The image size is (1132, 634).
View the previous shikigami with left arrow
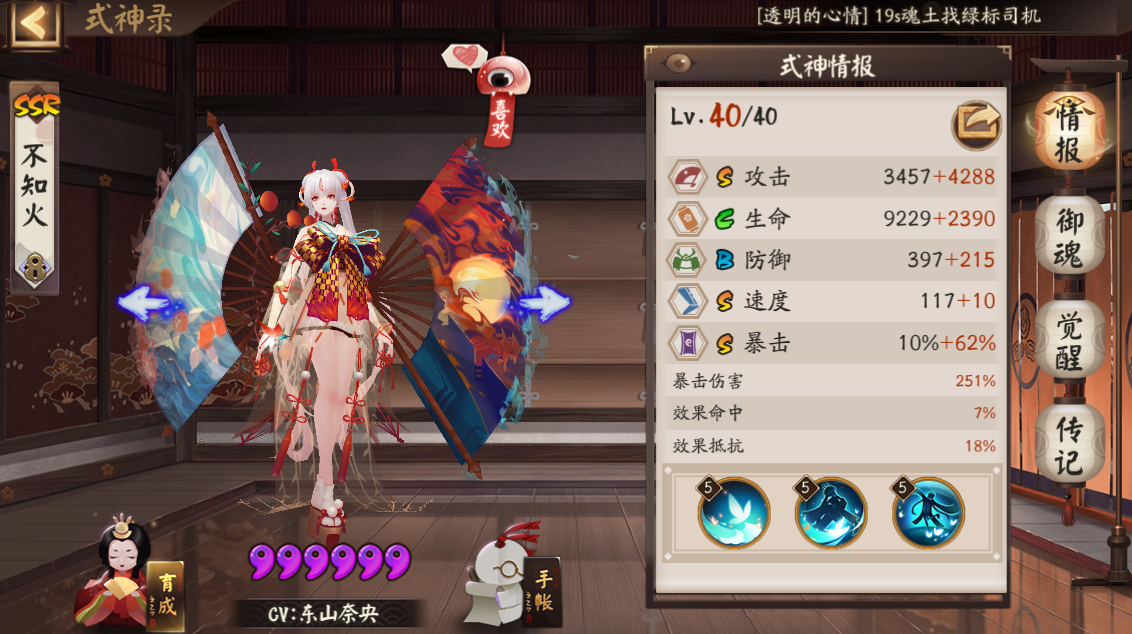coord(143,302)
